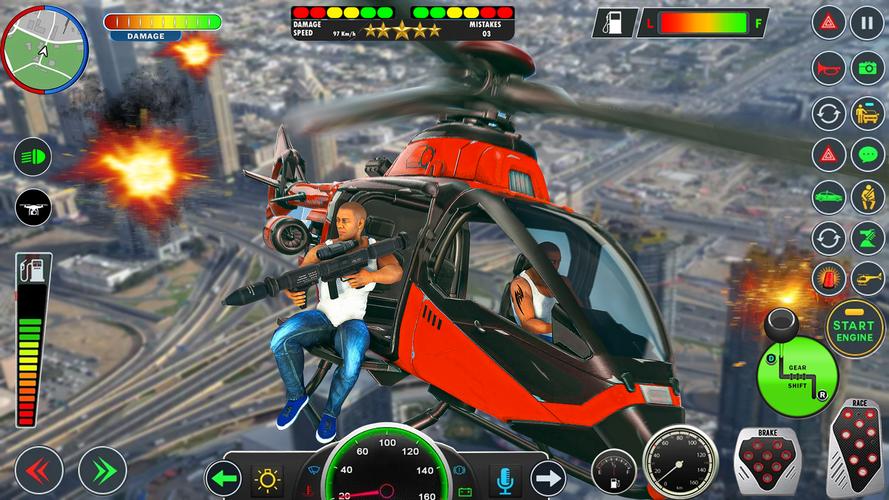Activate the red siren light

tap(828, 278)
